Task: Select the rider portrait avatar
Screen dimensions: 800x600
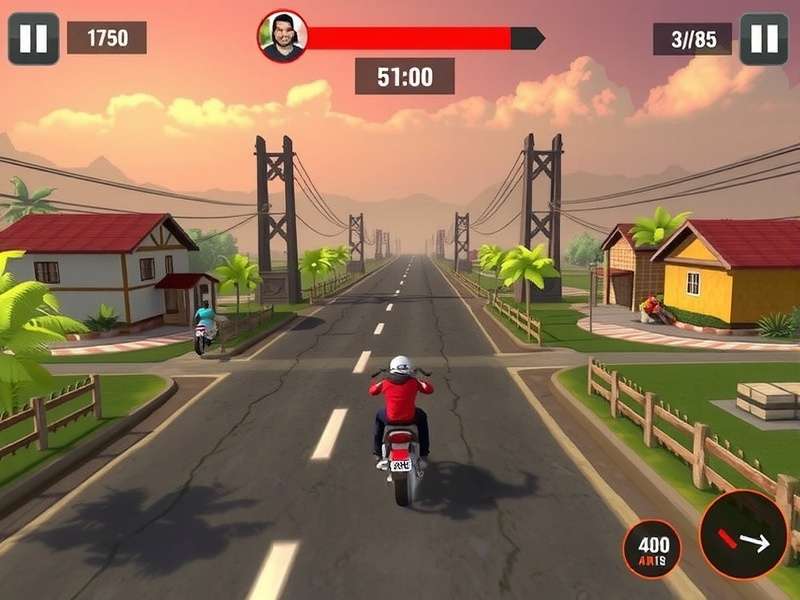Action: [x=283, y=37]
